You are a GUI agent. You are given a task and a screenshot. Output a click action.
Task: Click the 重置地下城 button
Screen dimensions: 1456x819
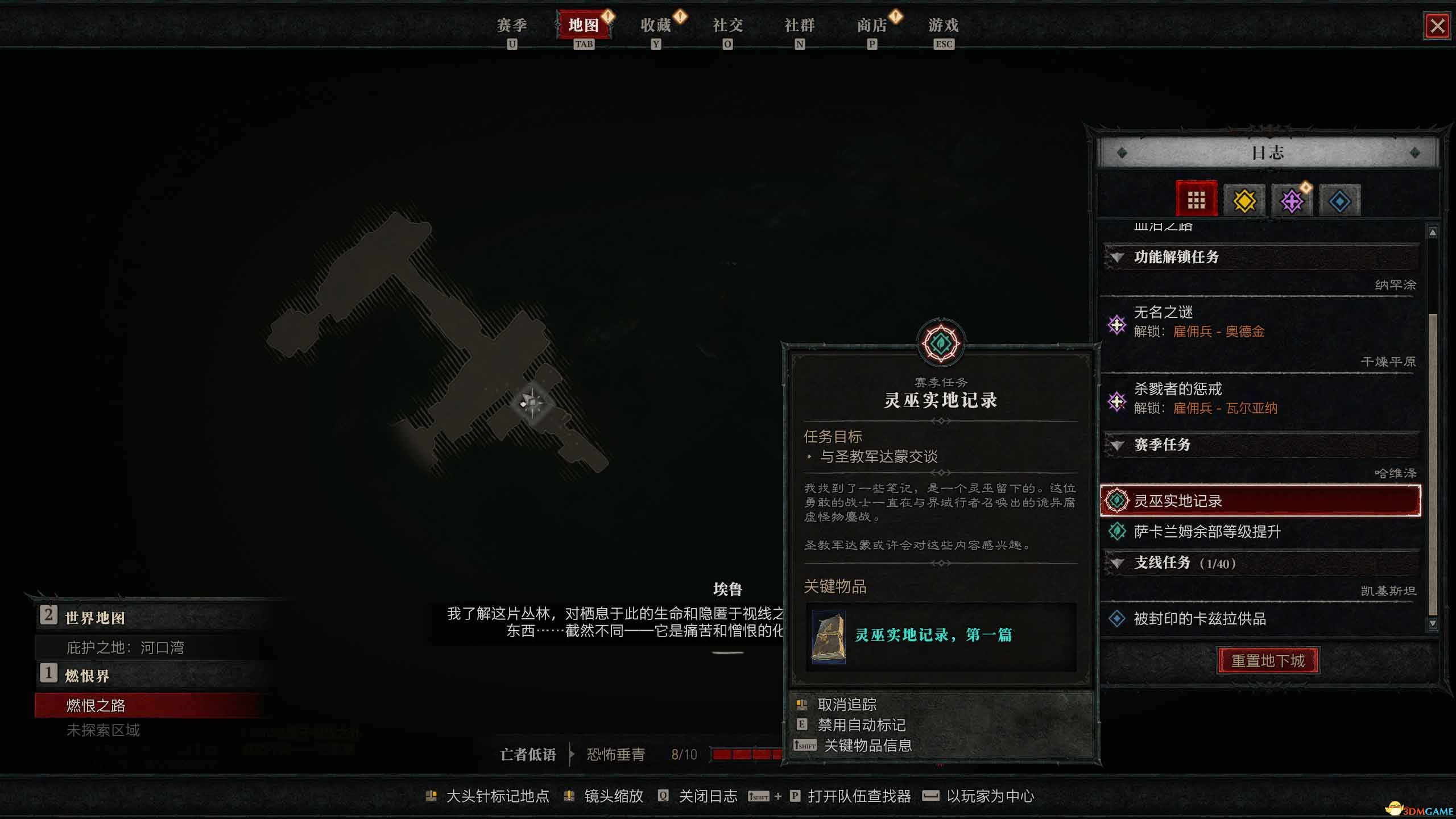[x=1269, y=660]
